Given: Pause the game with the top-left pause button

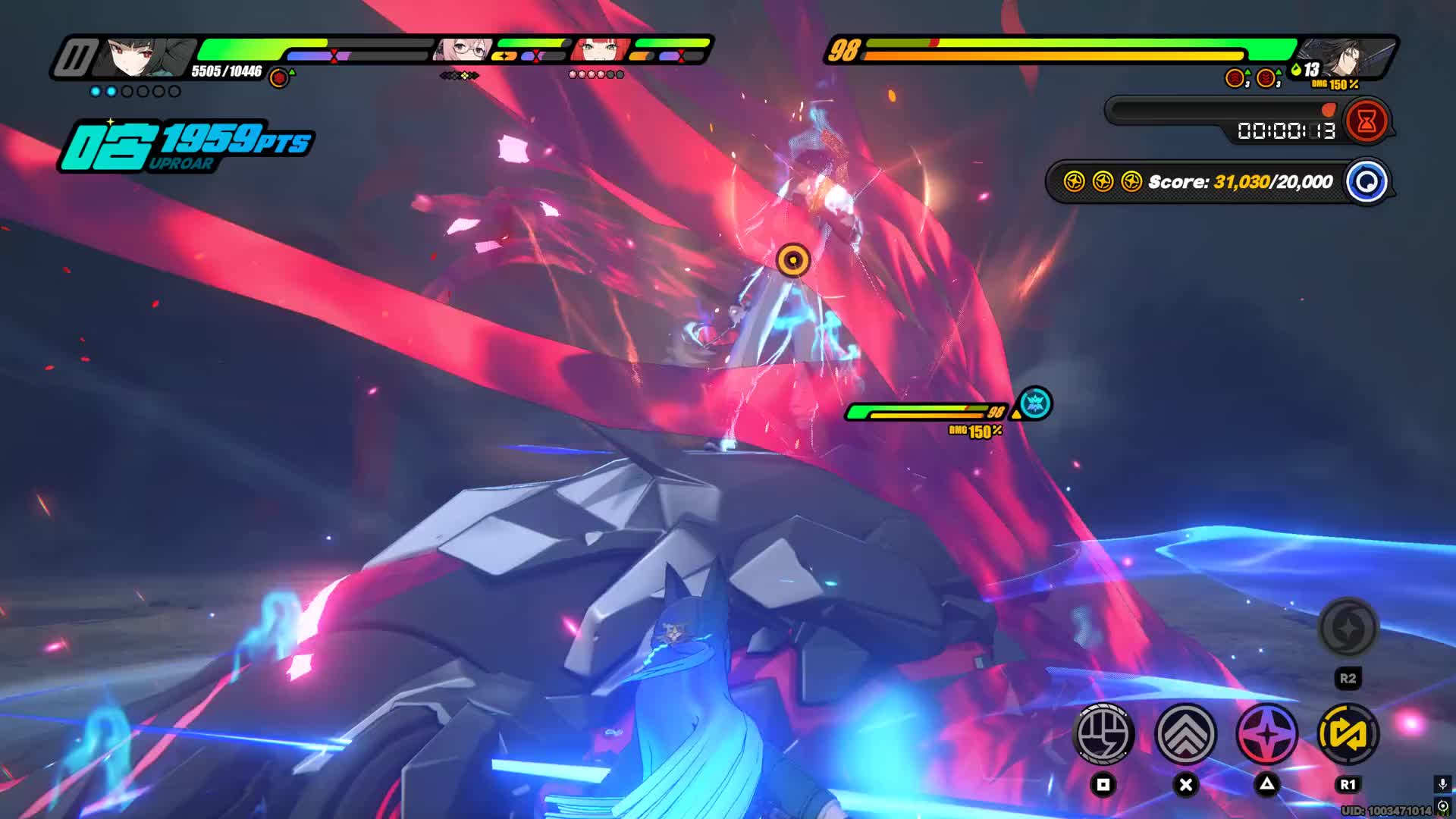Looking at the screenshot, I should coord(76,58).
